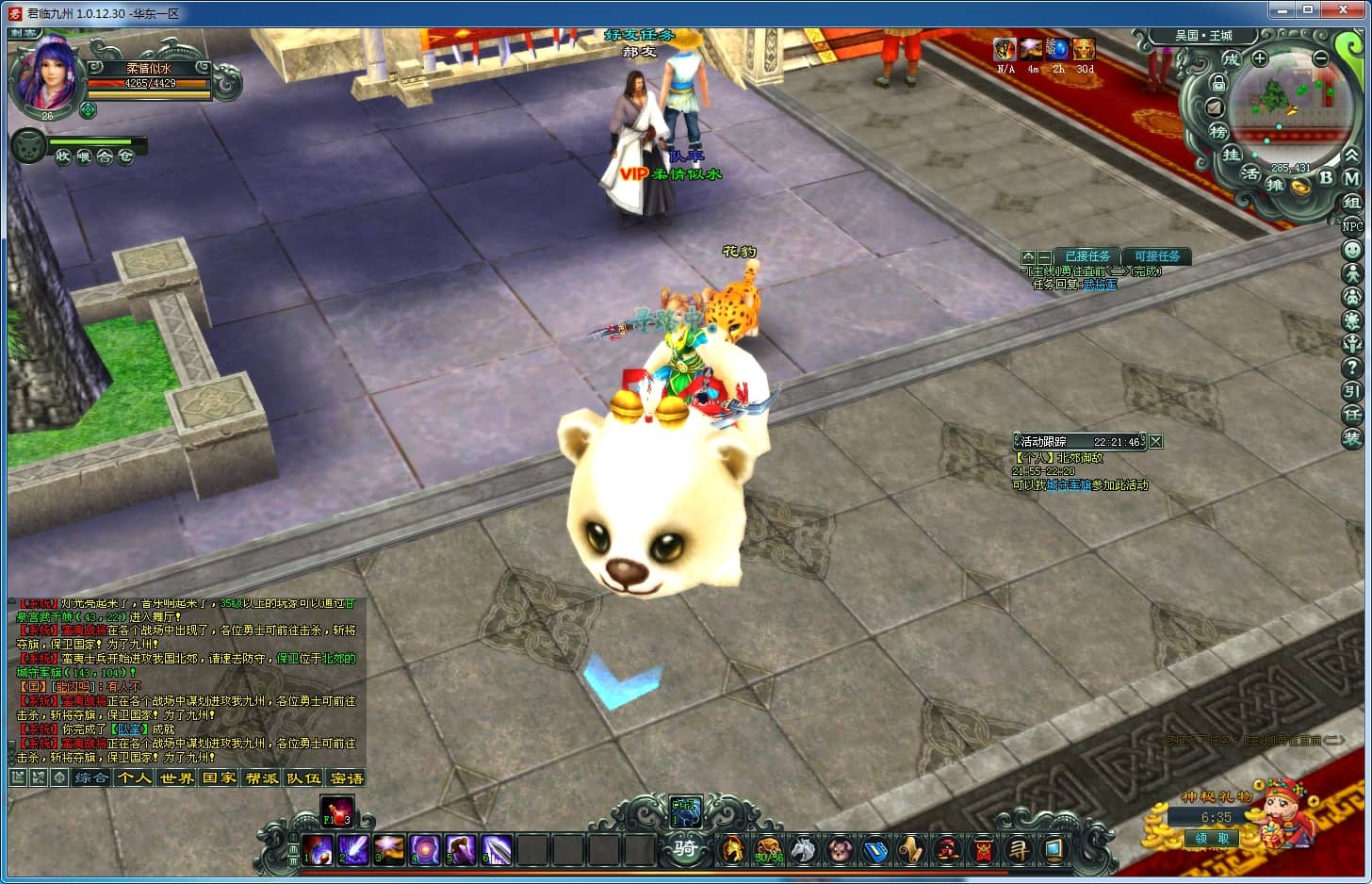The height and width of the screenshot is (884, 1372).
Task: Switch to the 可接任务 available quests tab
Action: [1156, 256]
